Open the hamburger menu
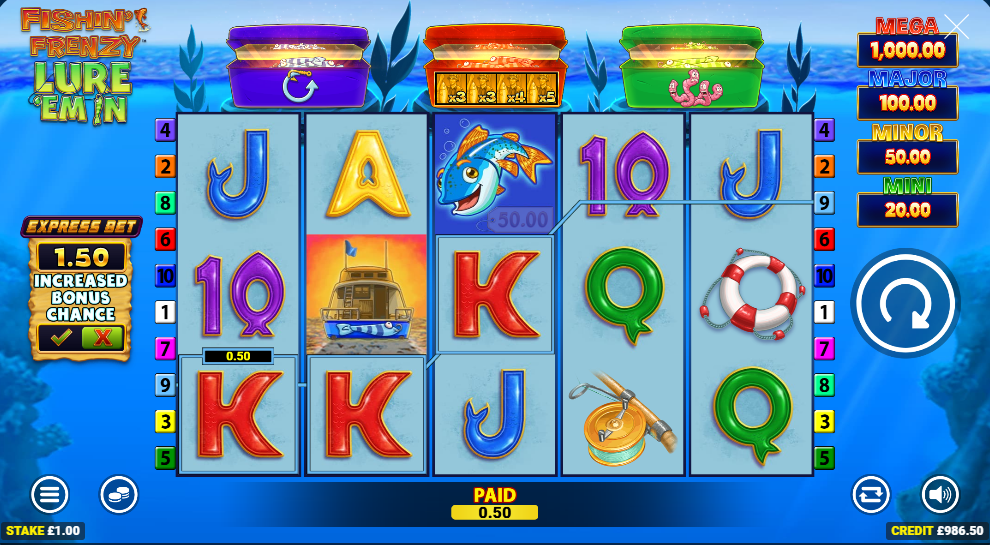 point(49,494)
